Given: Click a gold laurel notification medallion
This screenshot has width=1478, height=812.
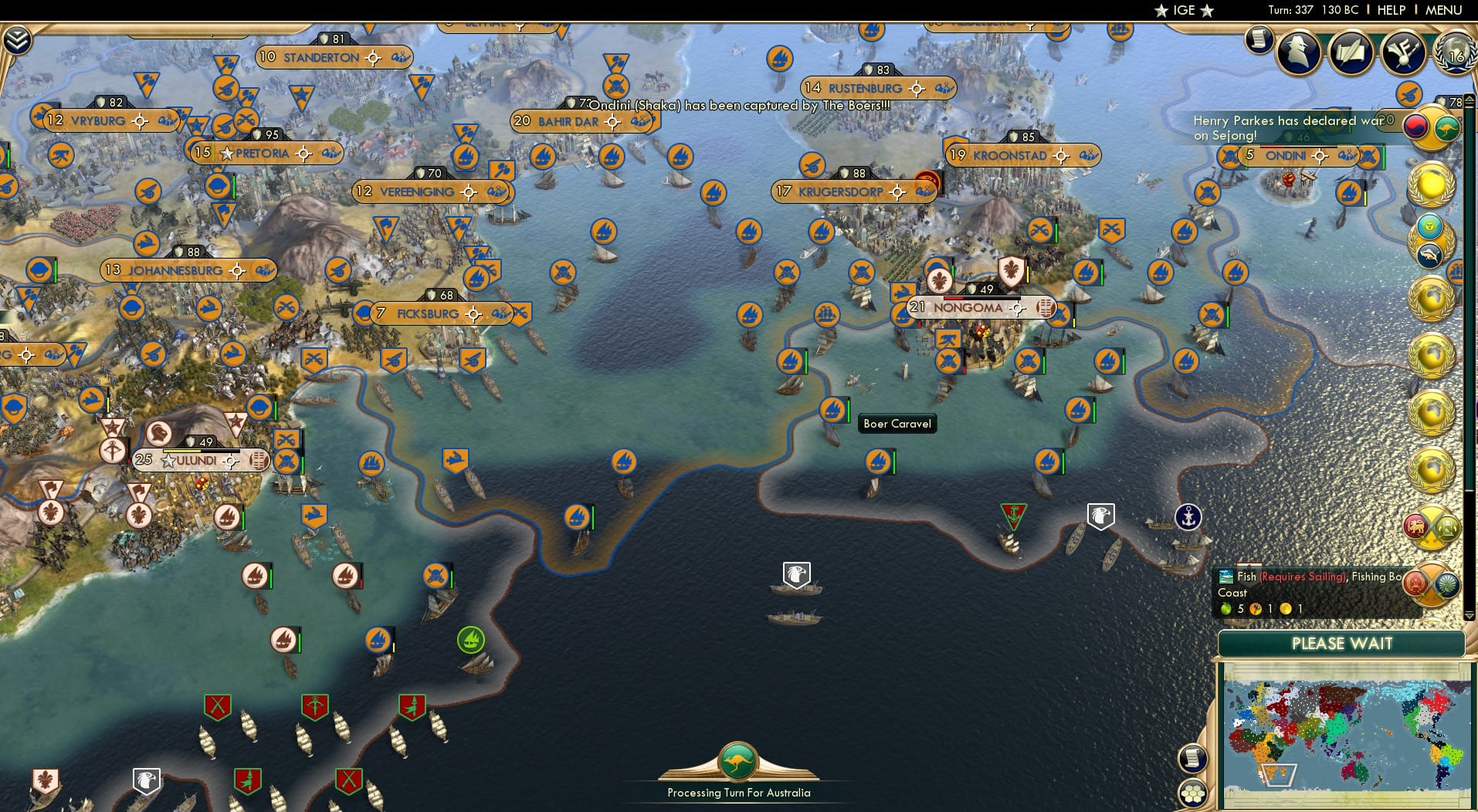Looking at the screenshot, I should coord(1432,185).
